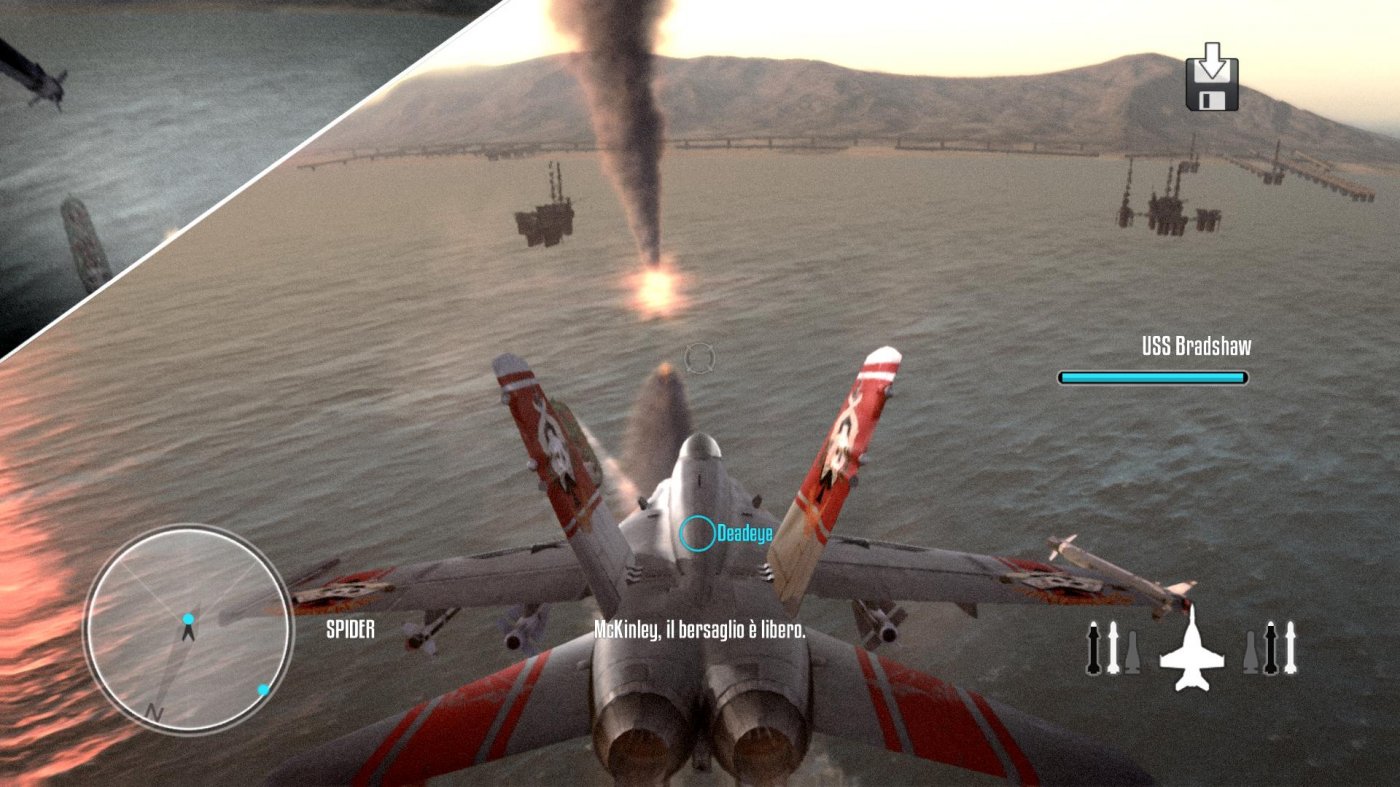Click the cyan contact blip near the radar top

[189, 618]
